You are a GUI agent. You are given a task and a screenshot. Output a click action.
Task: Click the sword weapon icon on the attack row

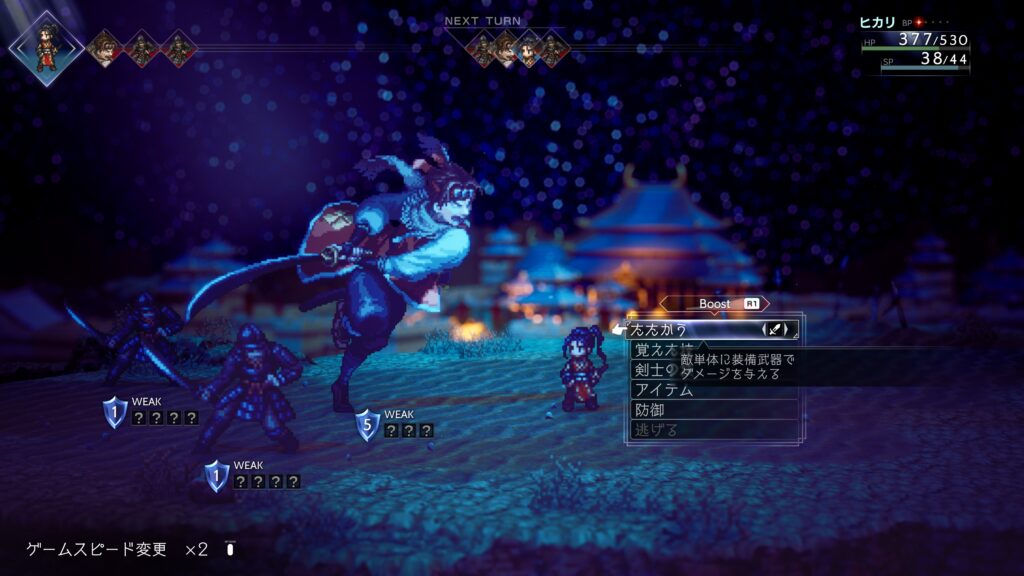[778, 329]
